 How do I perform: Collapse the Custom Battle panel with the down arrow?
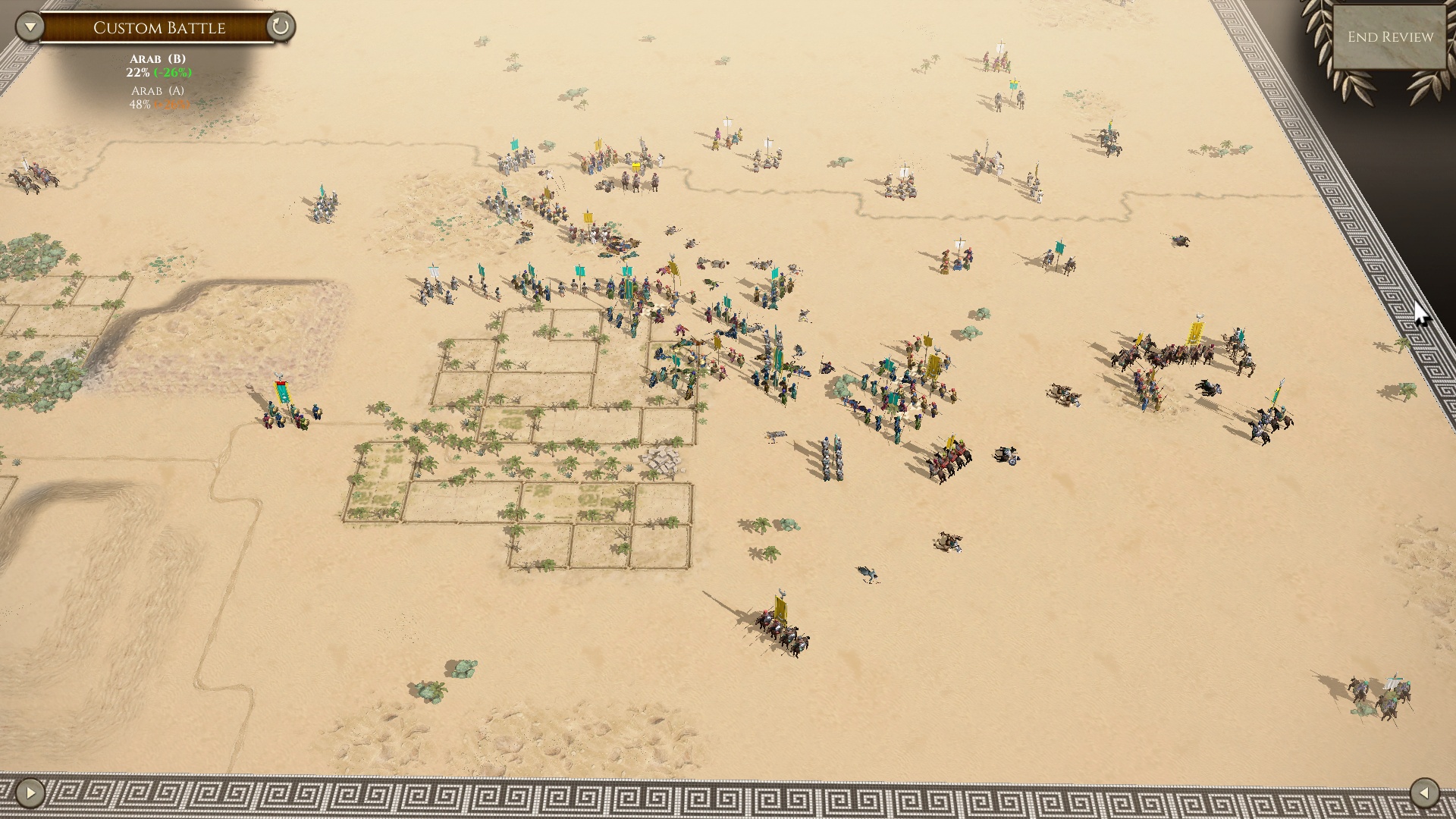[28, 25]
